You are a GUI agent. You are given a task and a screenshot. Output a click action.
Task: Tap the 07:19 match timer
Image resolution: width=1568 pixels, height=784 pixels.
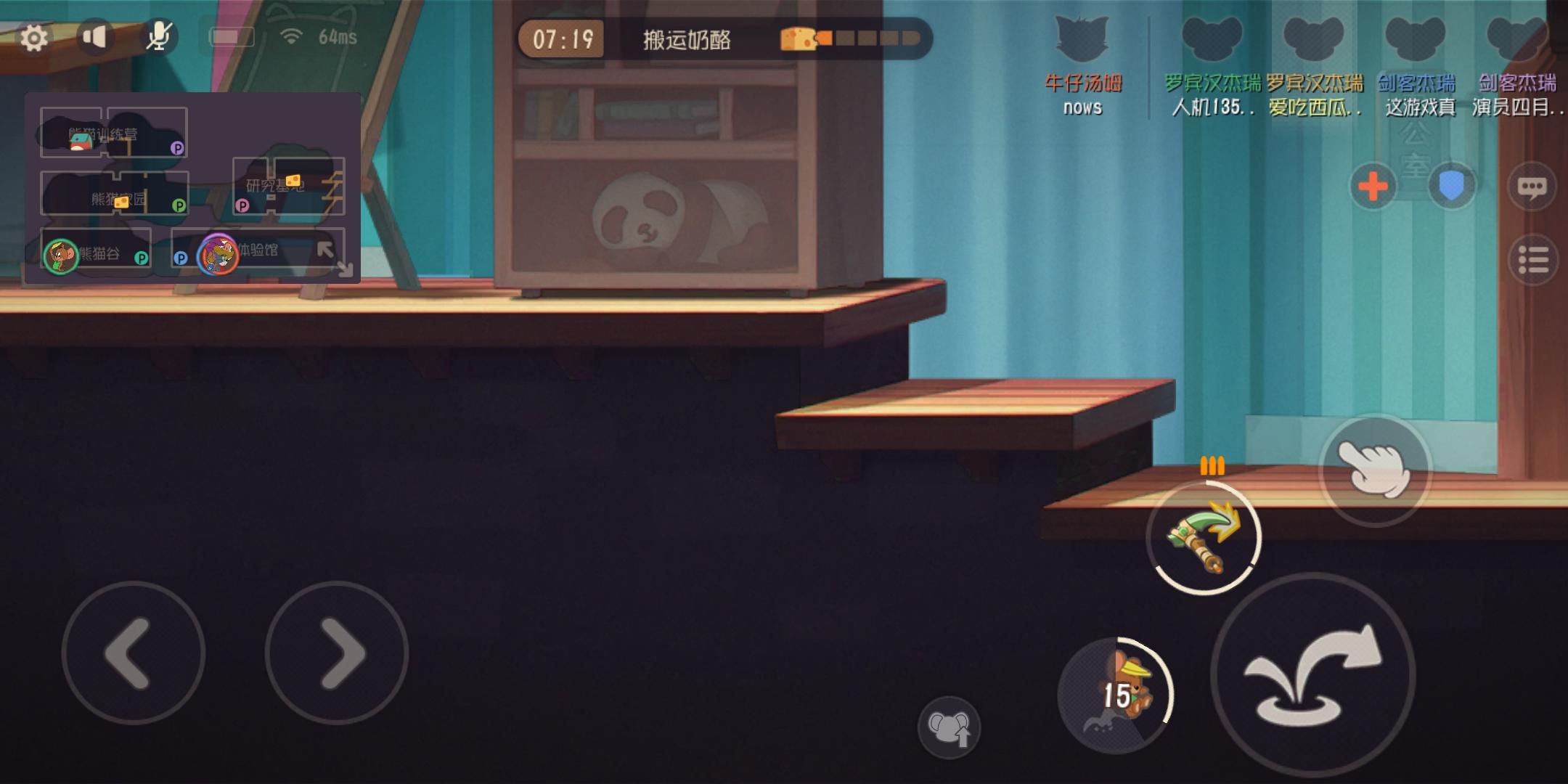point(565,40)
